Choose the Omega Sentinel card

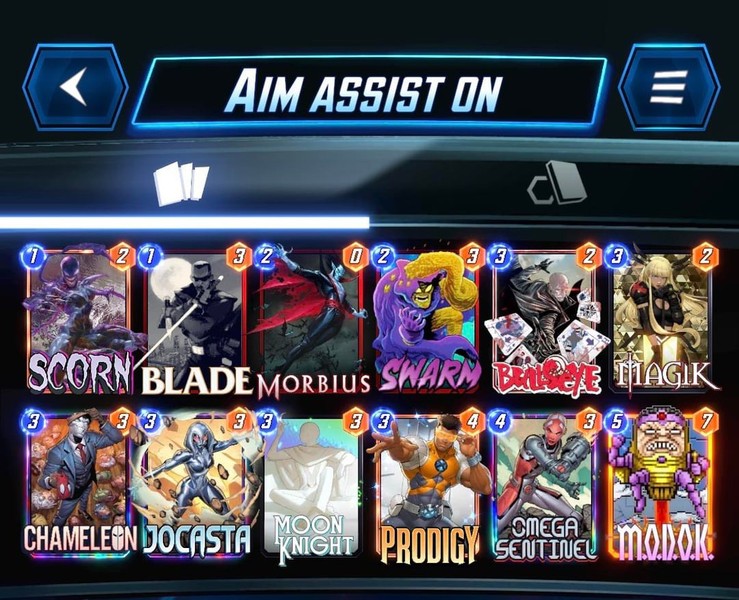pos(545,486)
